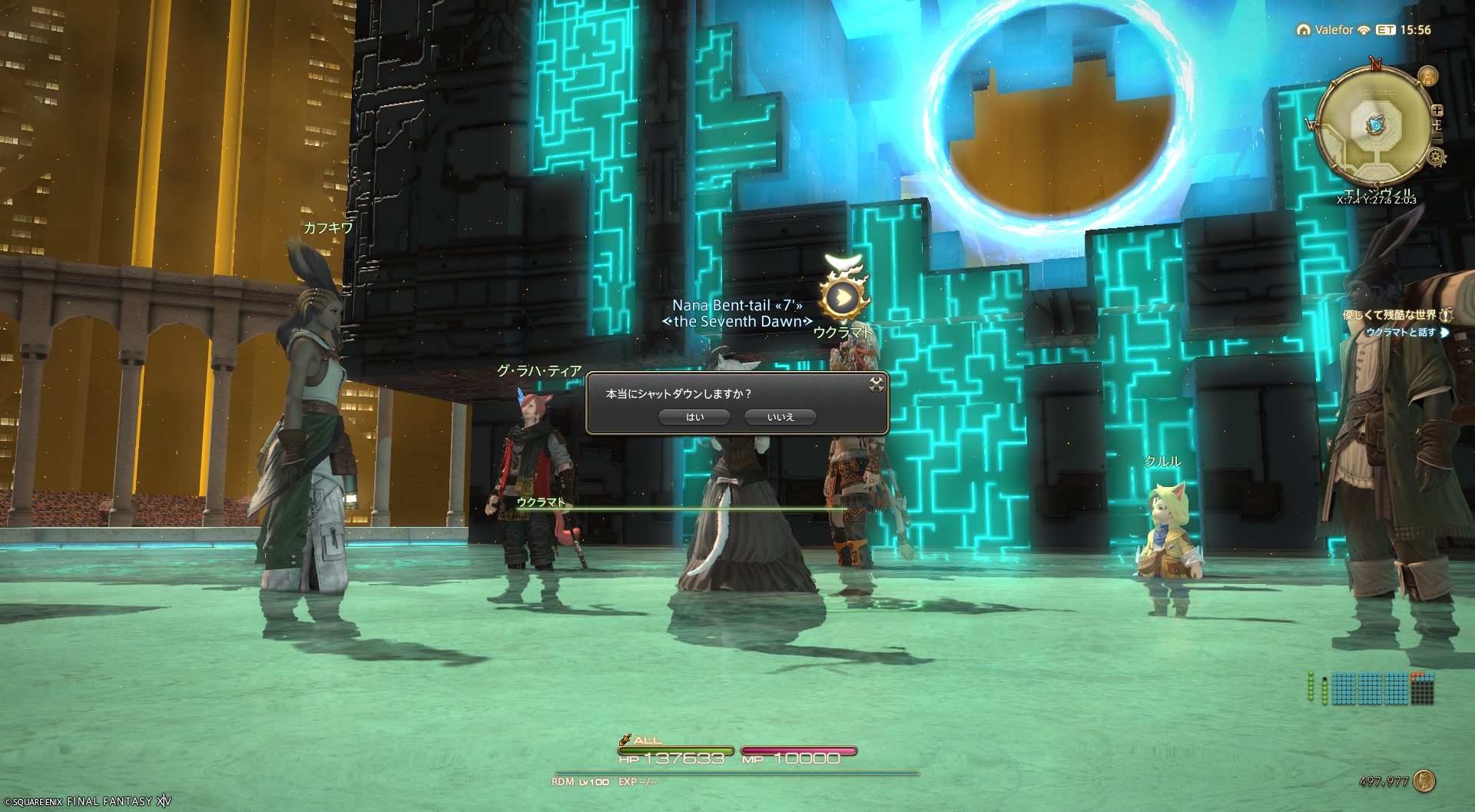Select the ウクラマトと話す quest objective
The width and height of the screenshot is (1475, 812).
pyautogui.click(x=1400, y=333)
